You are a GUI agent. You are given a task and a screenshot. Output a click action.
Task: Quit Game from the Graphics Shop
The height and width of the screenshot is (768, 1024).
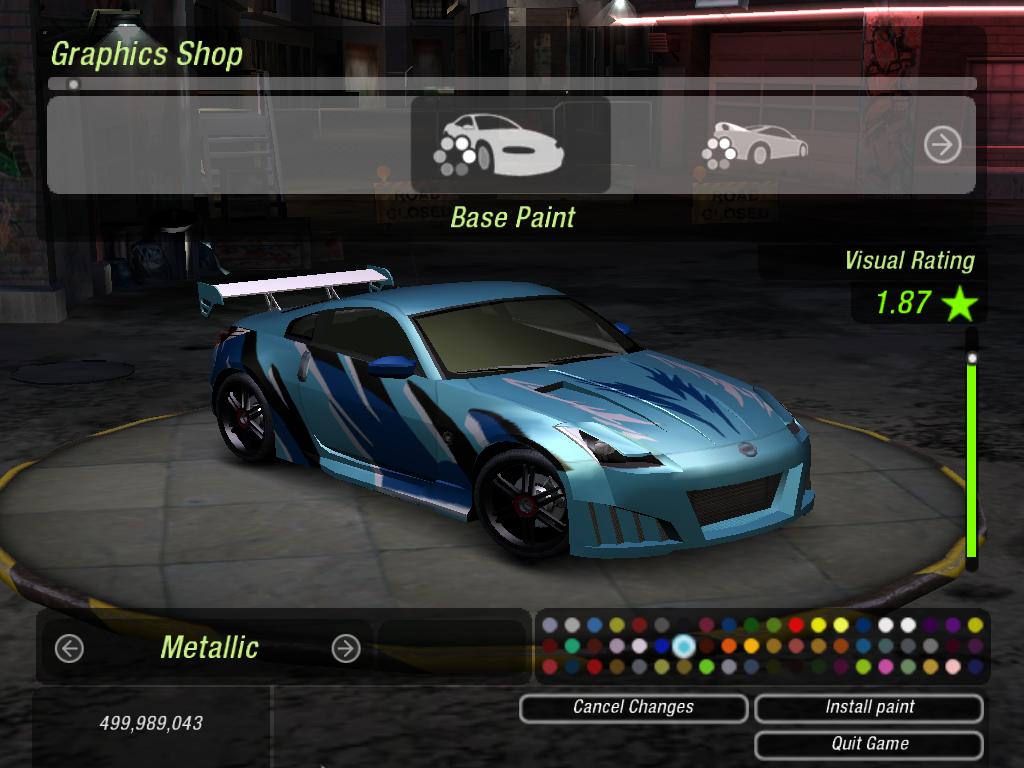868,744
